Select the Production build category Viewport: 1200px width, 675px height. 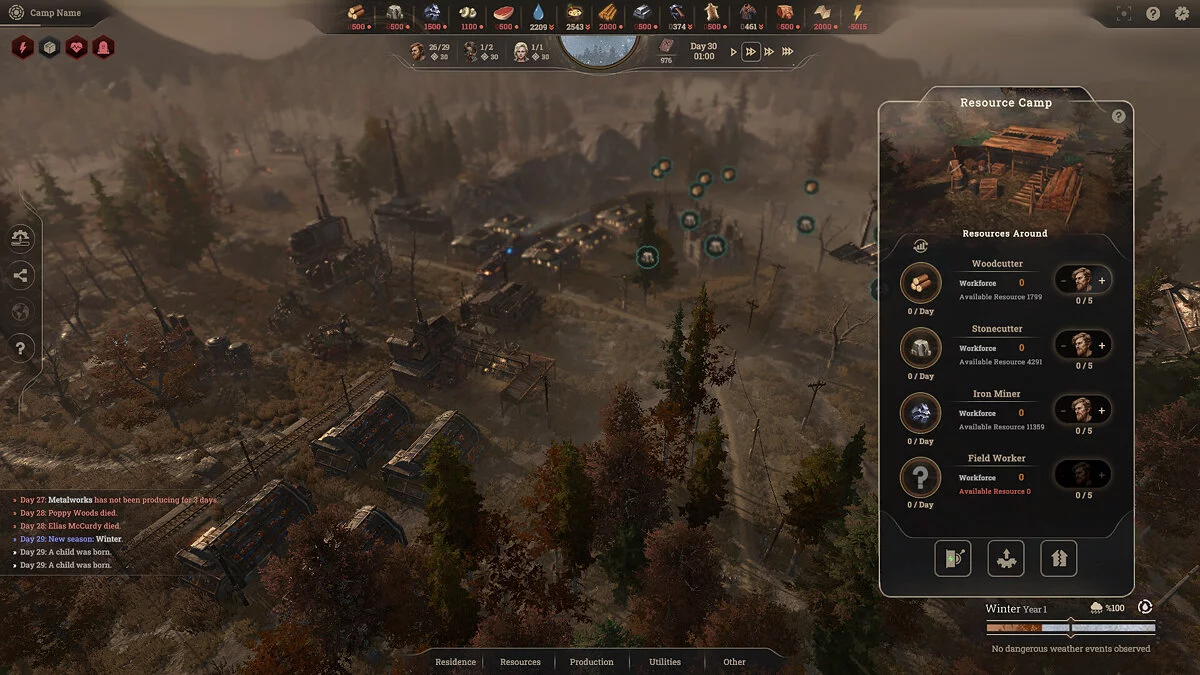(x=591, y=662)
